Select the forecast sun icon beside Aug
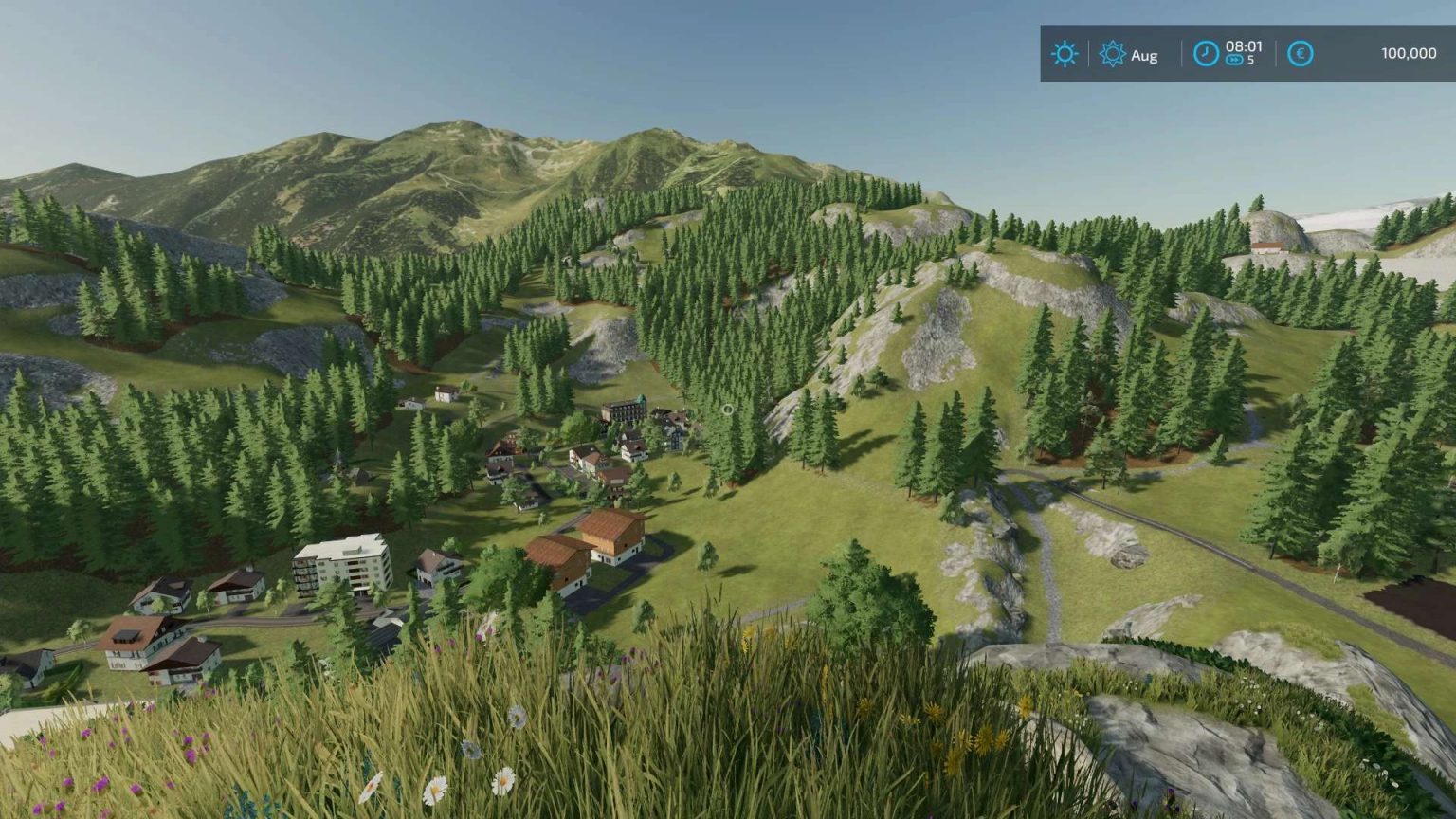The image size is (1456, 819). (1114, 53)
